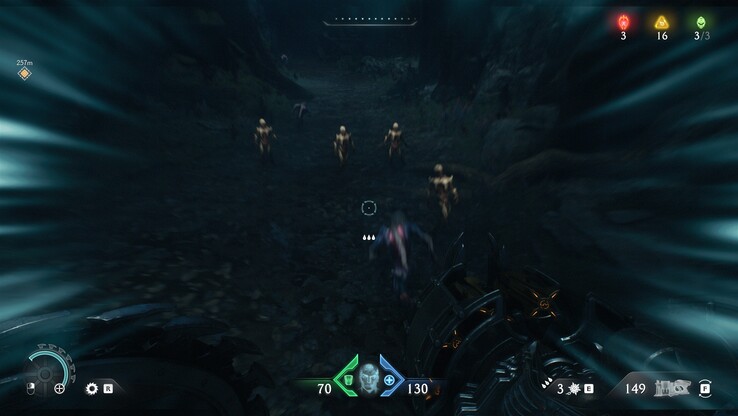Screen dimensions: 738x416
Task: Click the green life sigil icon
Action: (x=700, y=22)
